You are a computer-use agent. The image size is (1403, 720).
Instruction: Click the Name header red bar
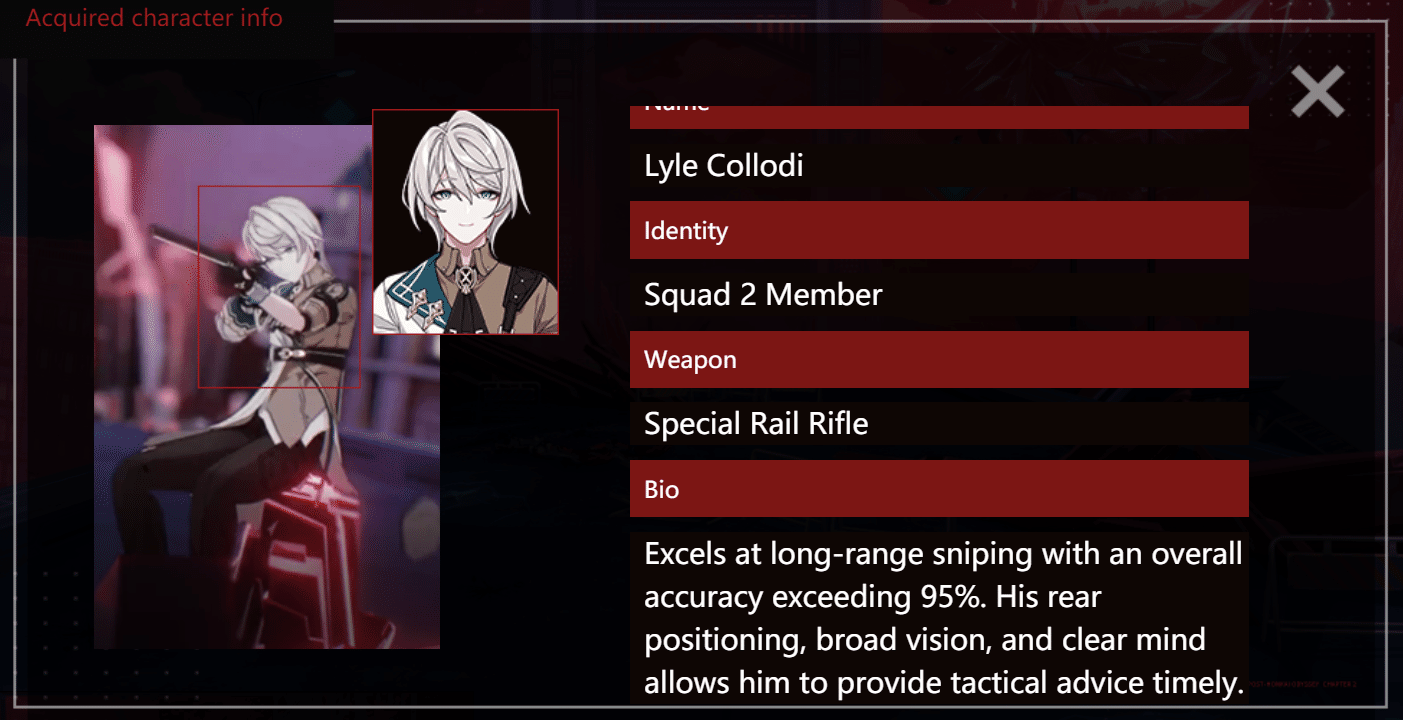(x=938, y=116)
